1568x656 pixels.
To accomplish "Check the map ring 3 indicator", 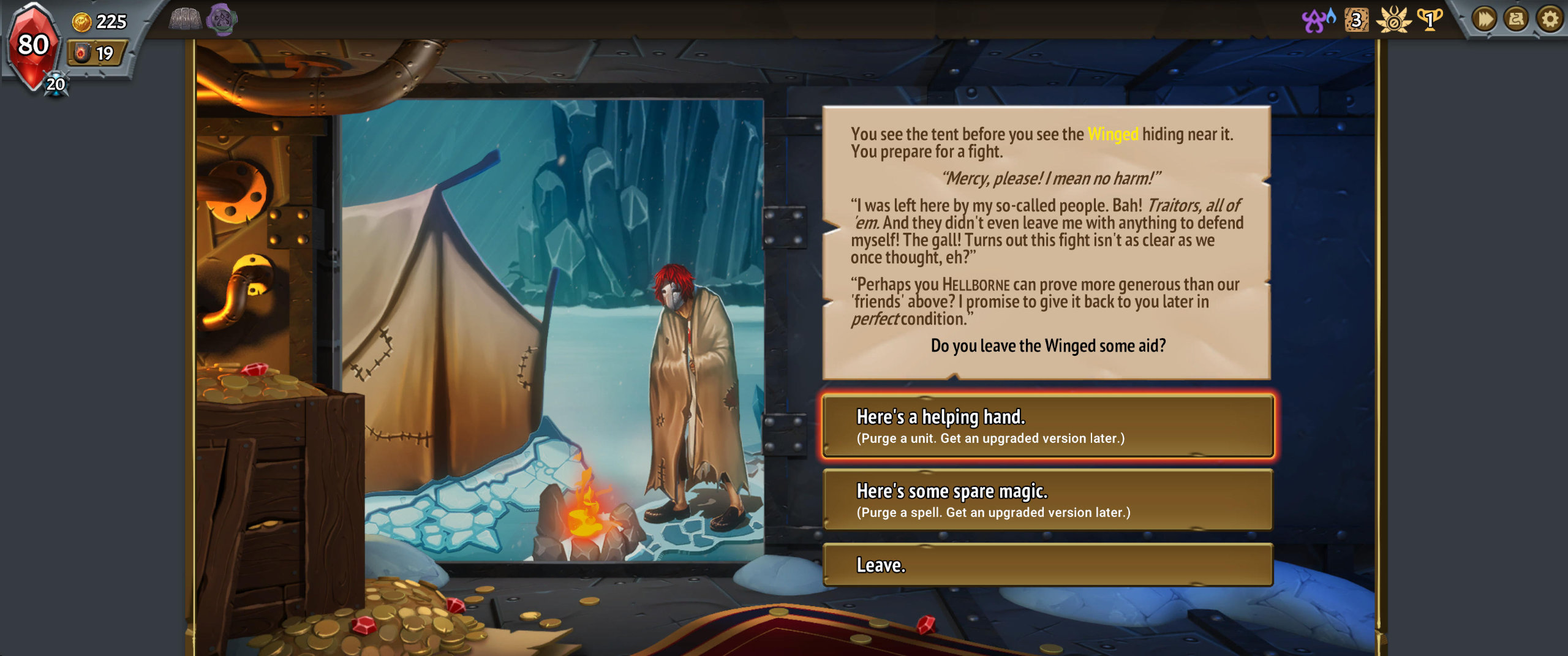I will (1356, 20).
